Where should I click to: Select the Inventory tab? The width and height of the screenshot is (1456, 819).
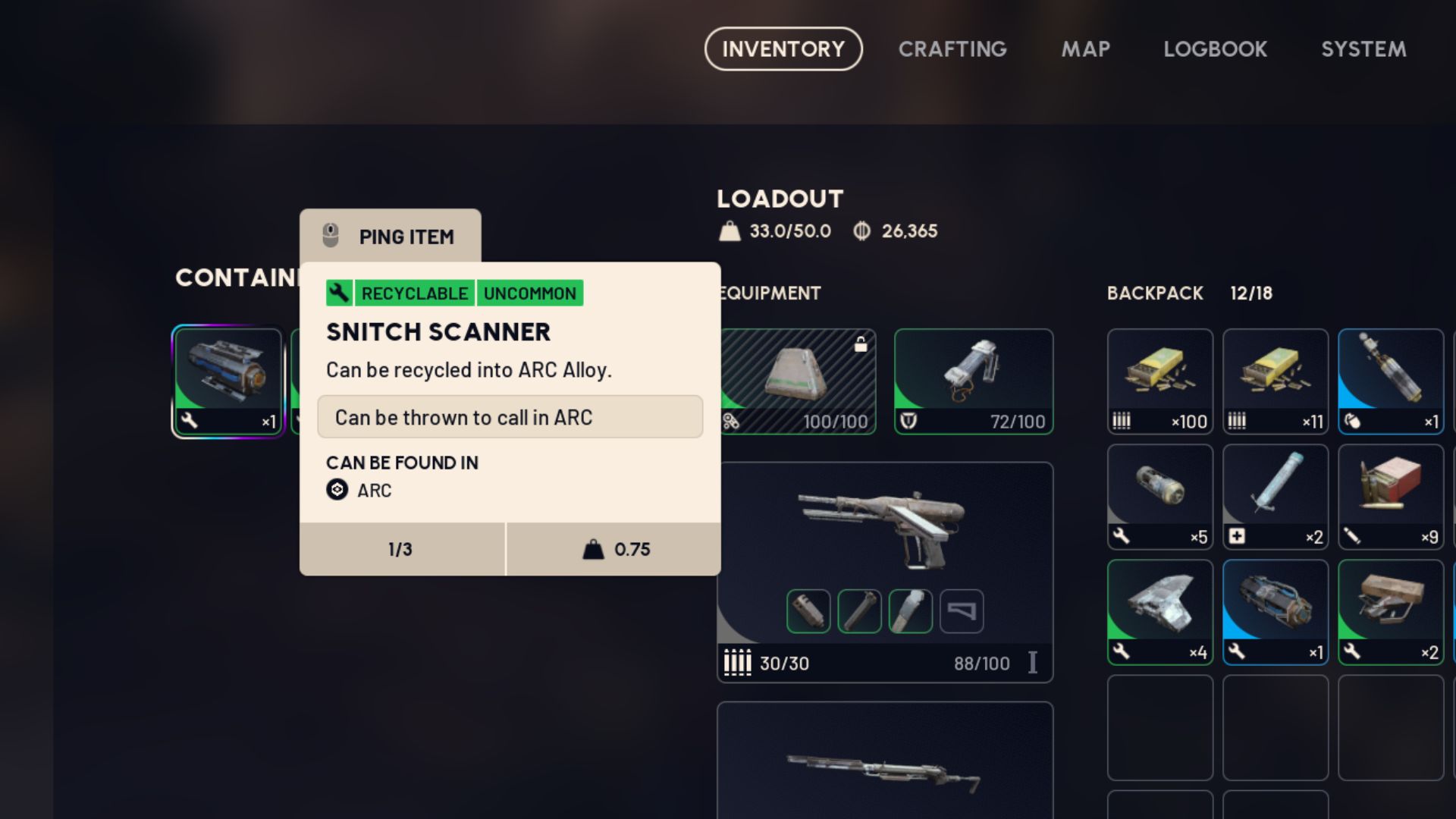pos(783,49)
